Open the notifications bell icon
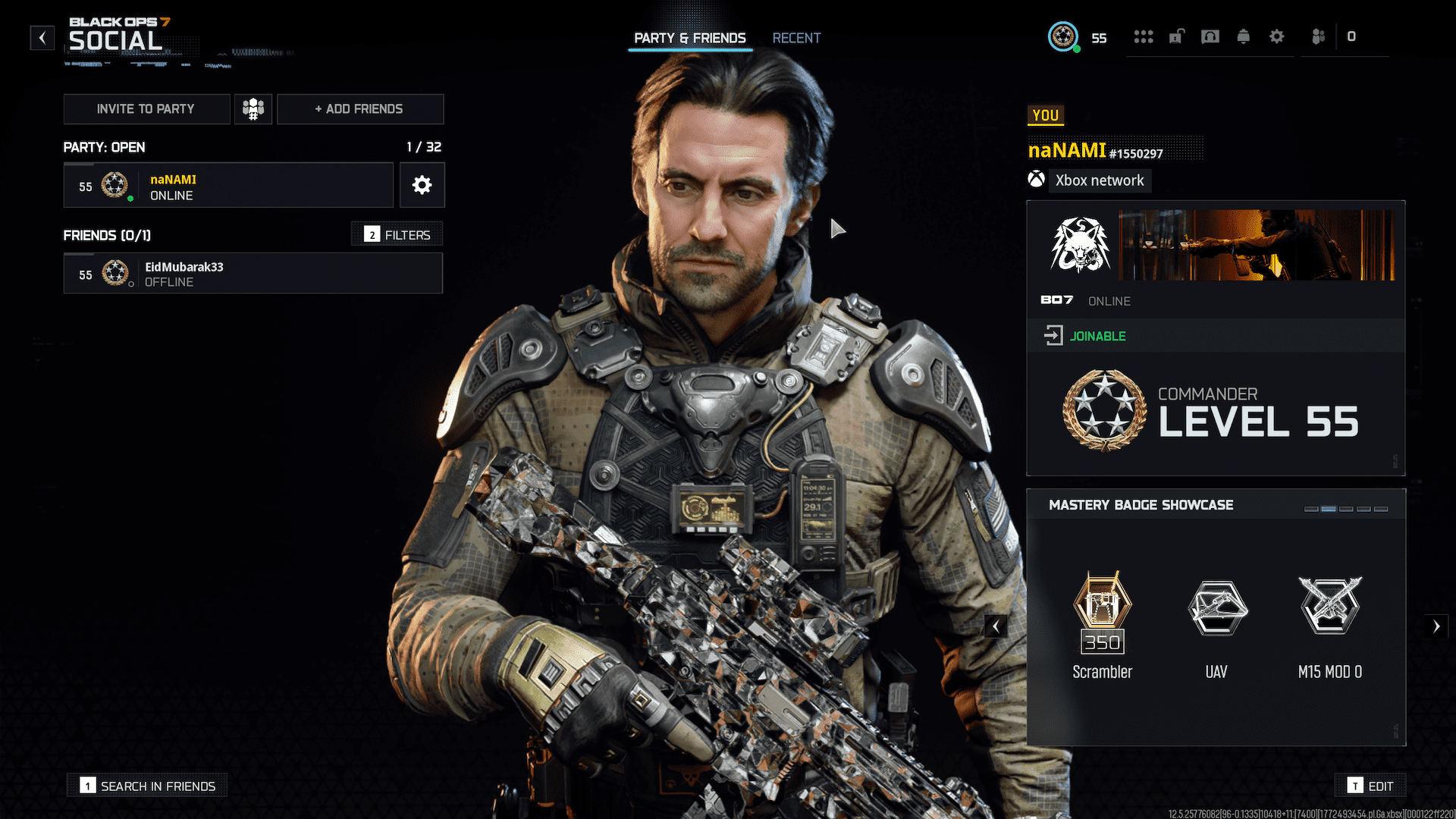 pos(1244,36)
